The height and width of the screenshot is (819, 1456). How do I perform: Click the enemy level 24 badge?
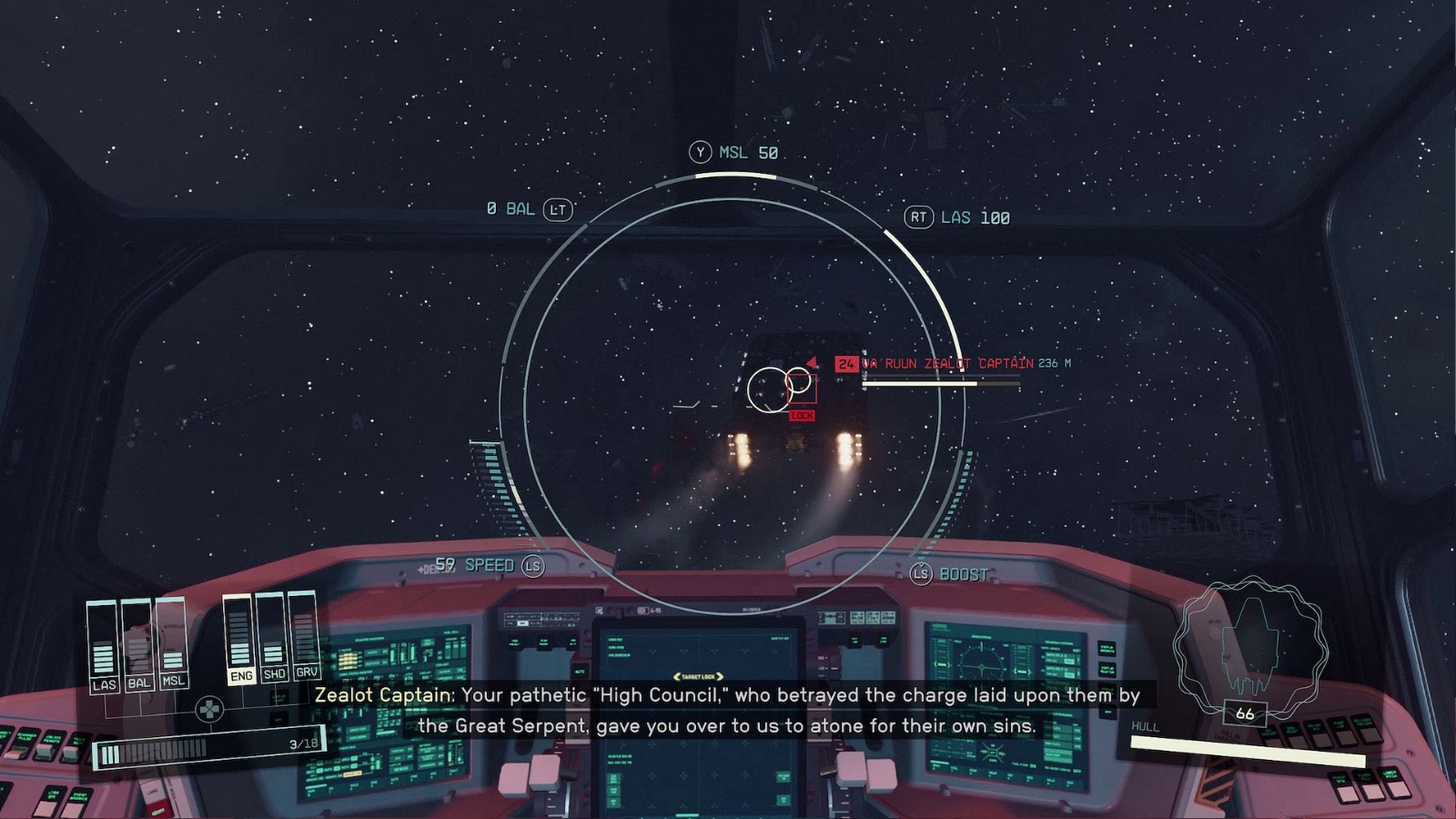click(x=846, y=362)
